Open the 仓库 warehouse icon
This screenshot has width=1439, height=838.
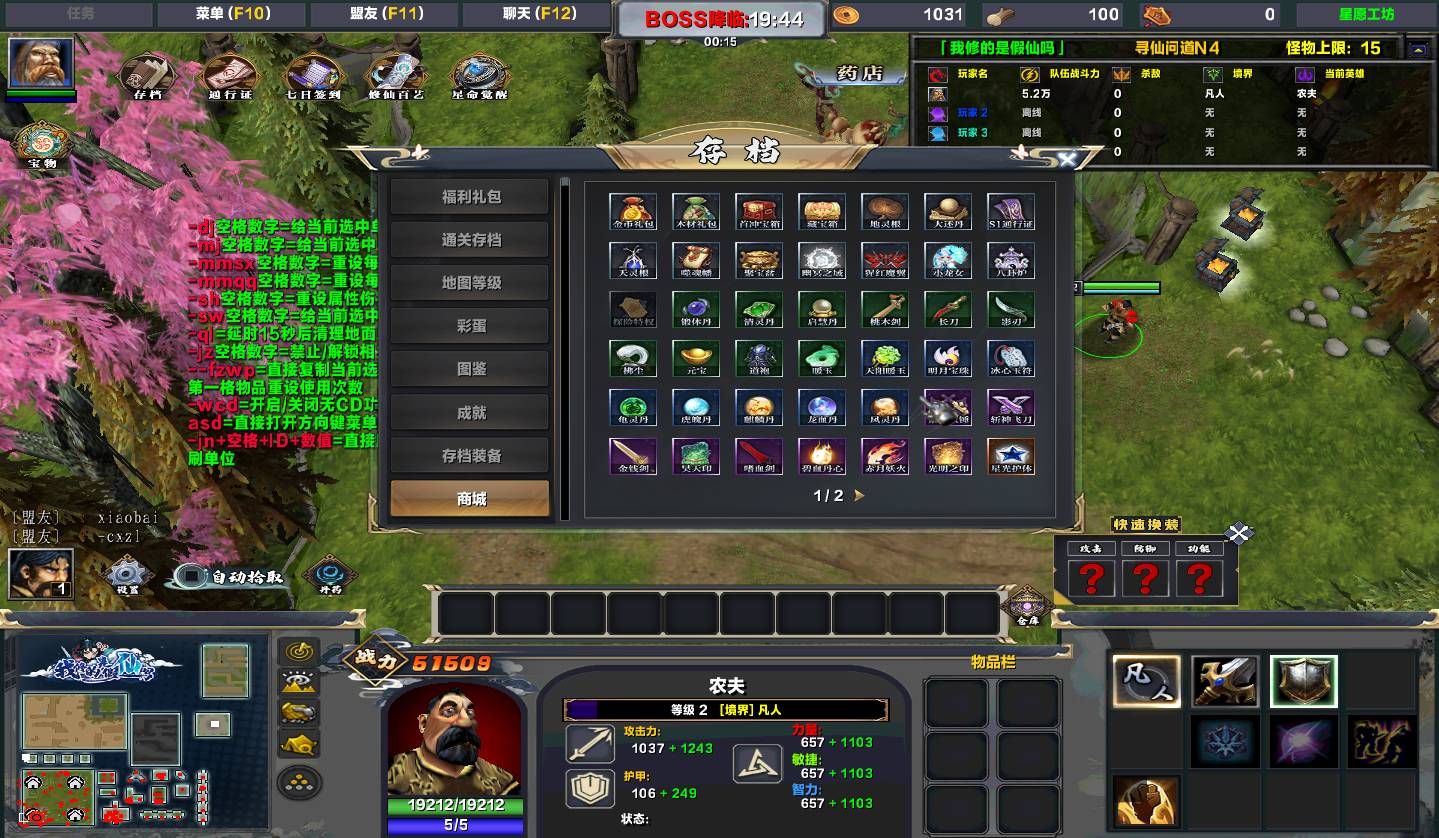(x=1026, y=605)
